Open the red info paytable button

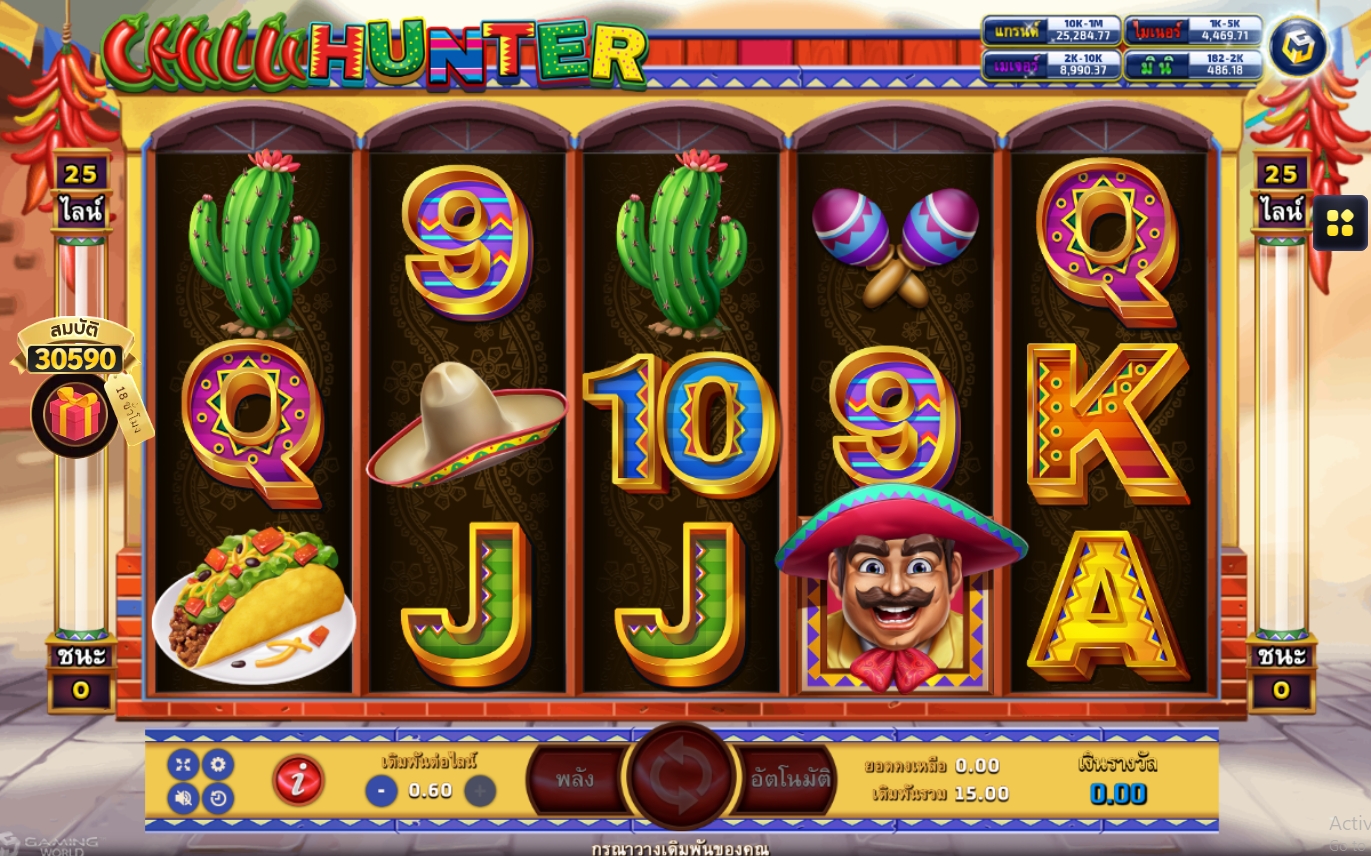[298, 780]
